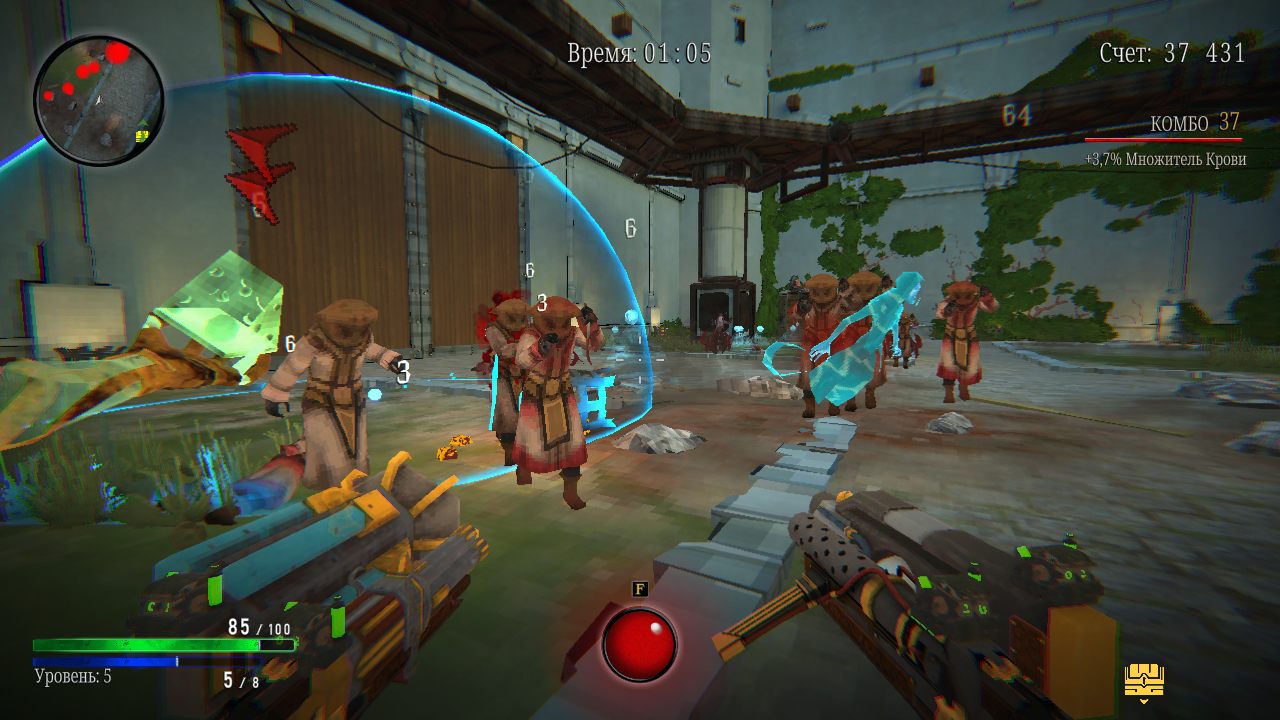Open the golden chest icon
Image resolution: width=1280 pixels, height=720 pixels.
[x=1144, y=682]
